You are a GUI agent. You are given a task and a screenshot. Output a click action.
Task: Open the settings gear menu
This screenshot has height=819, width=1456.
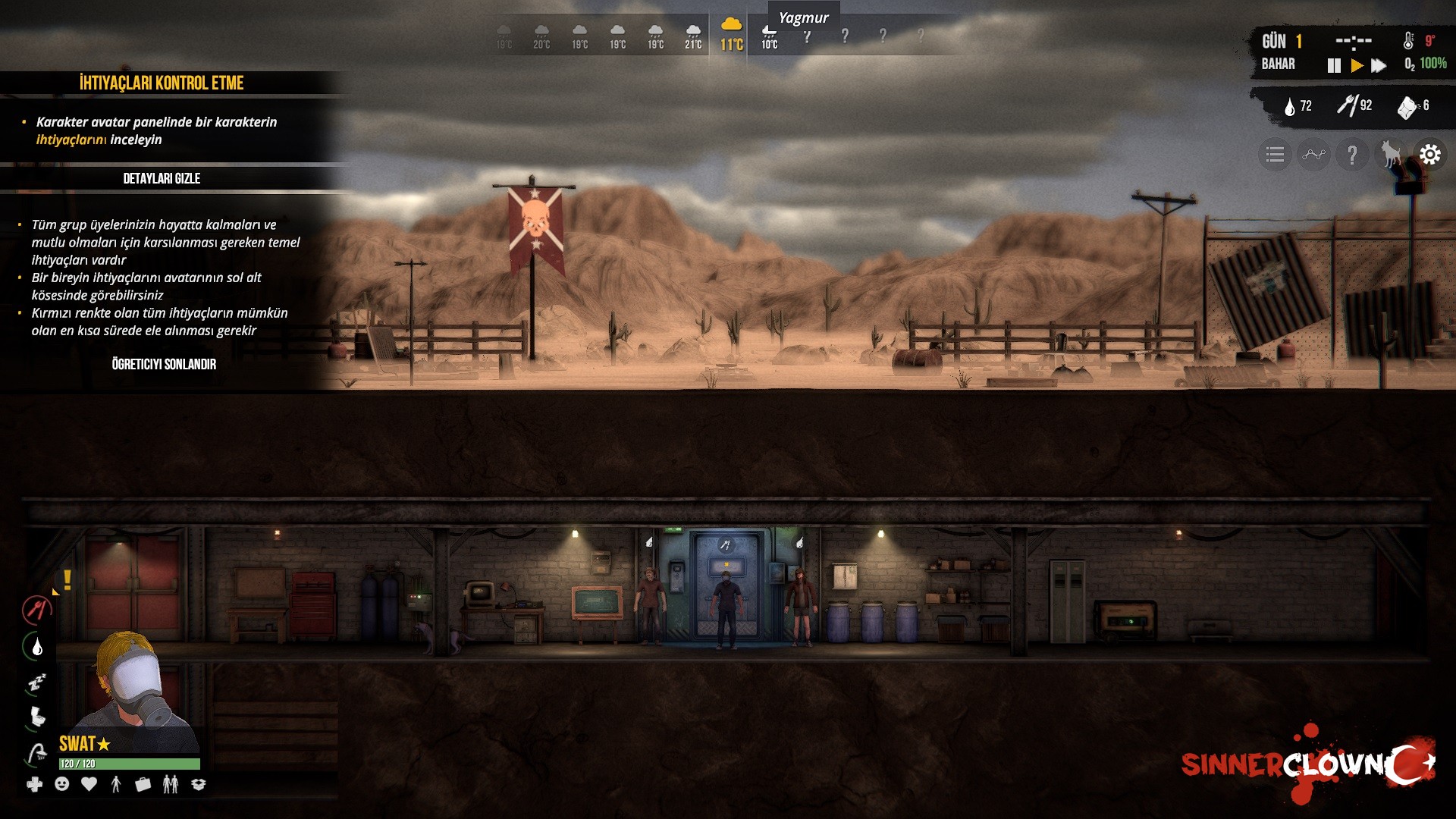coord(1429,155)
